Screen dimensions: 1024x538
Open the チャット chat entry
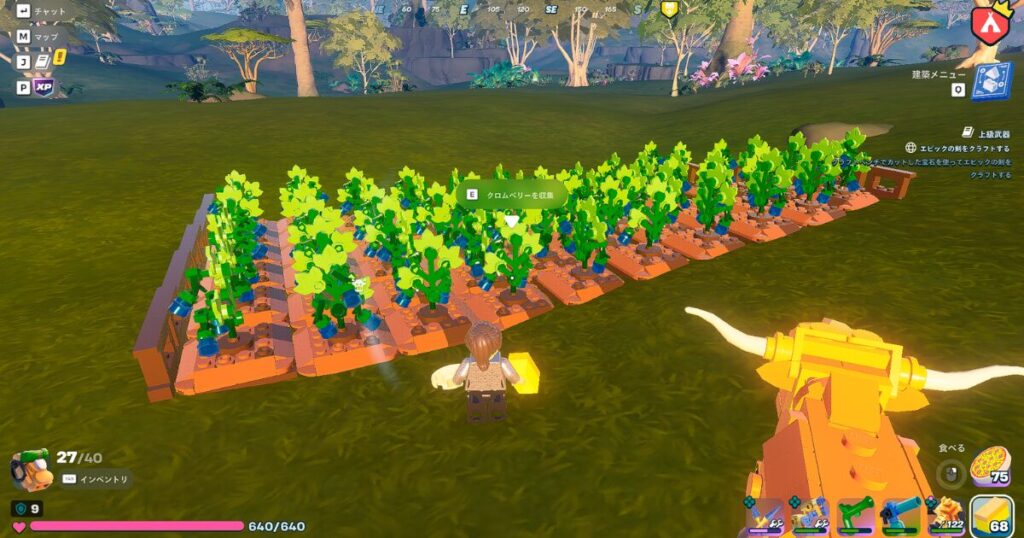point(49,11)
